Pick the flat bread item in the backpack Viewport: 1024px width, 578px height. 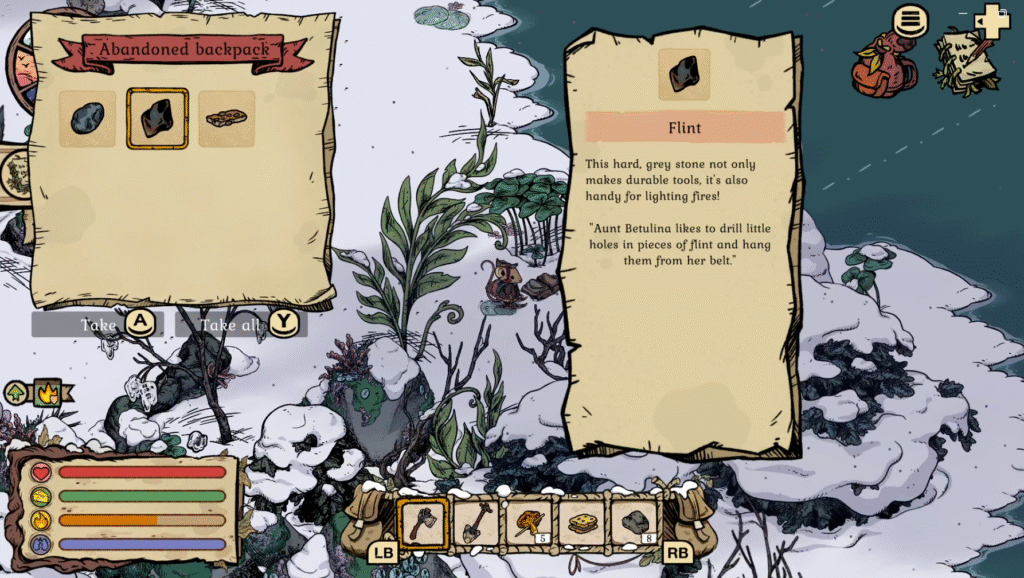(226, 119)
